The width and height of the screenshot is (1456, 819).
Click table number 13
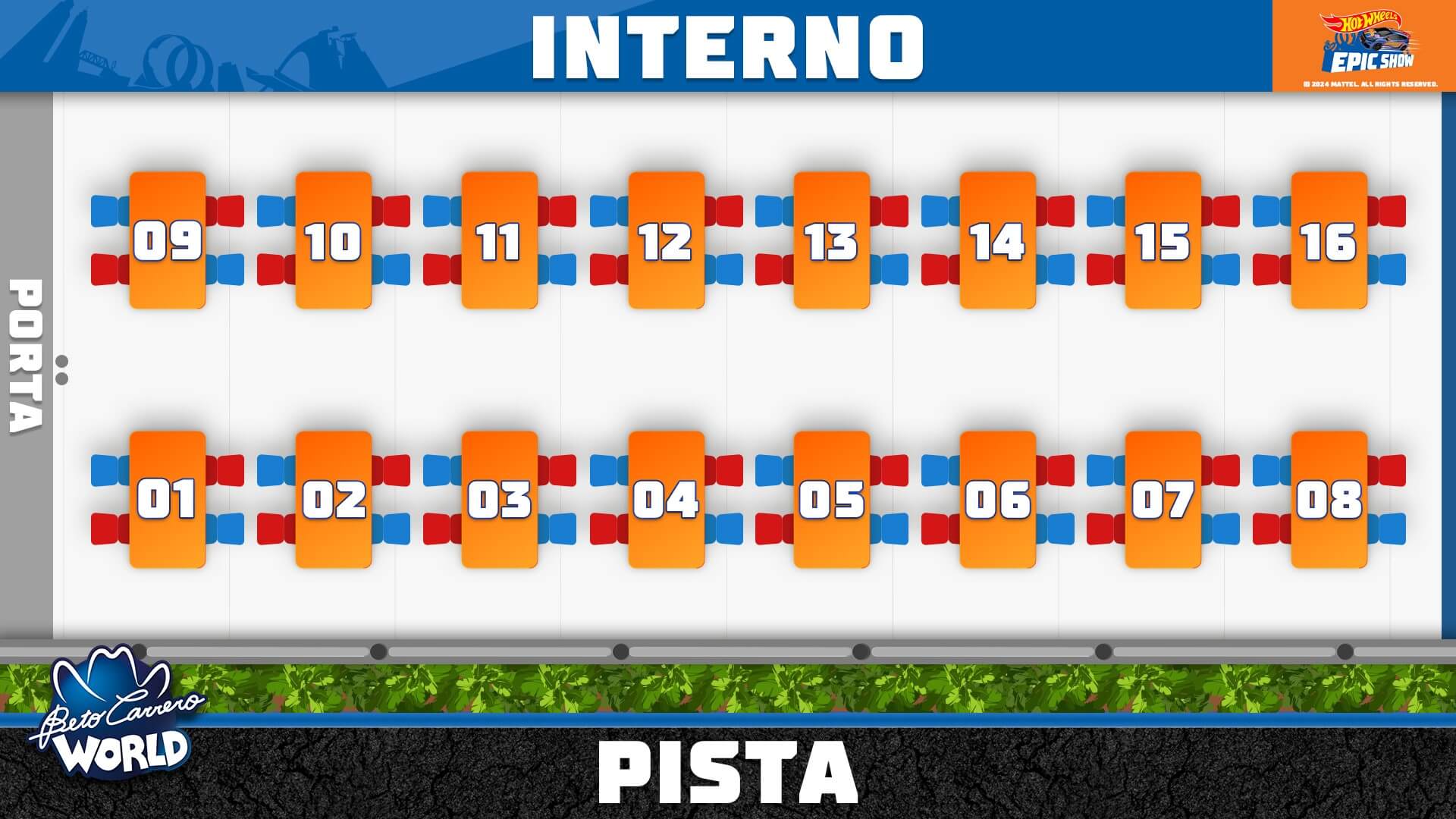(x=832, y=240)
